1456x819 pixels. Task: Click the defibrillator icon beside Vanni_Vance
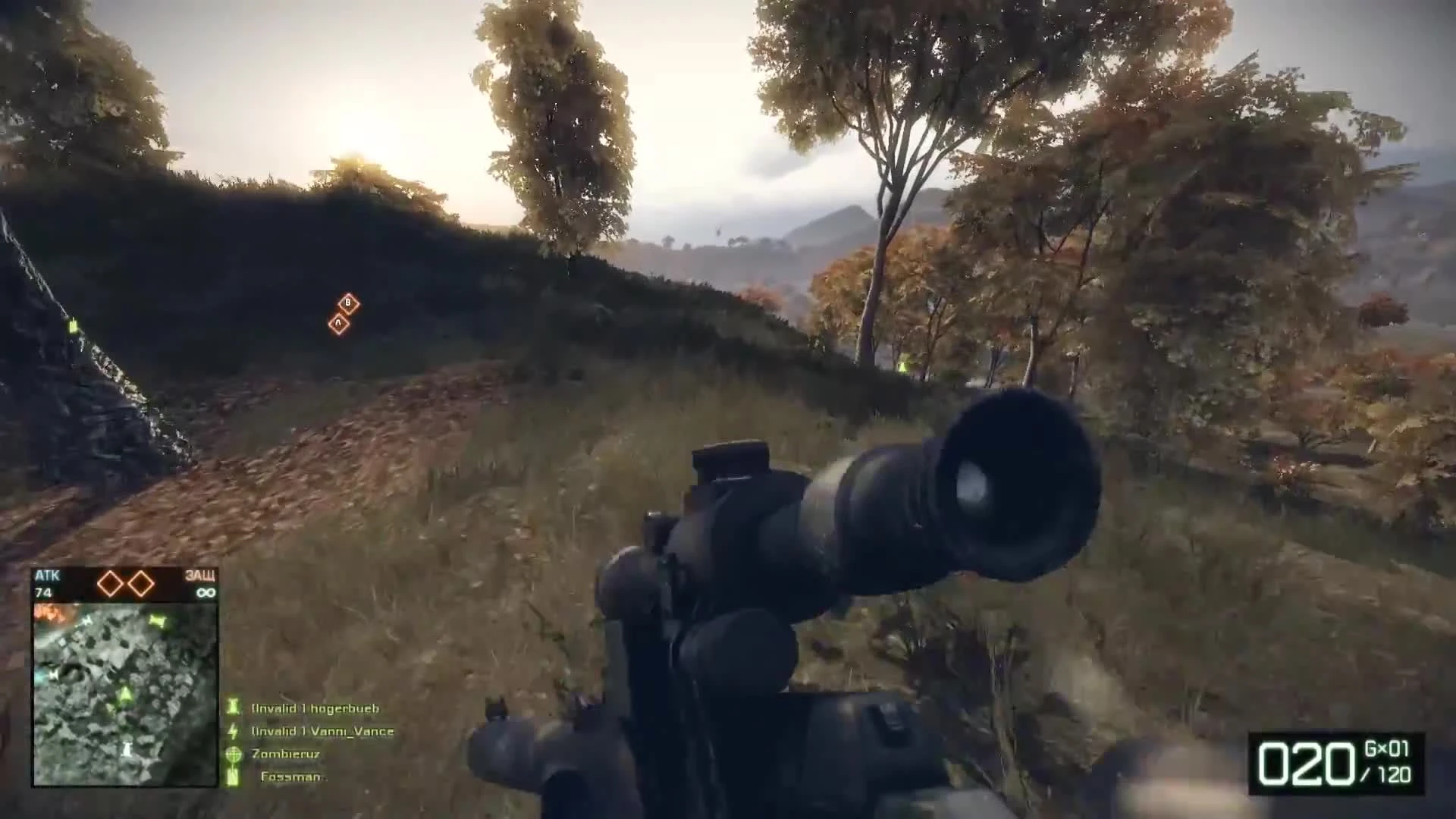(232, 730)
